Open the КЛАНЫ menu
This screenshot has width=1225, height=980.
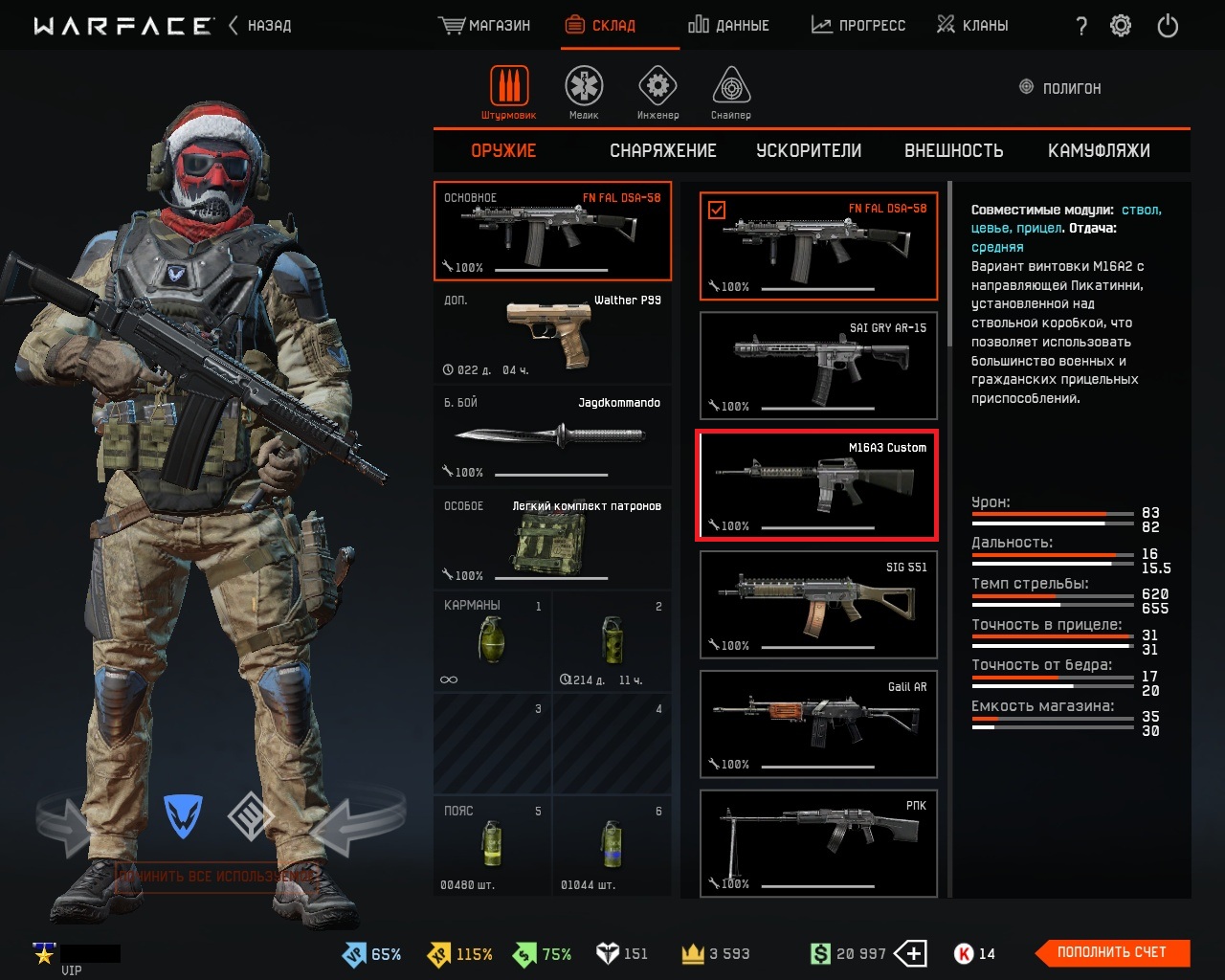coord(972,26)
